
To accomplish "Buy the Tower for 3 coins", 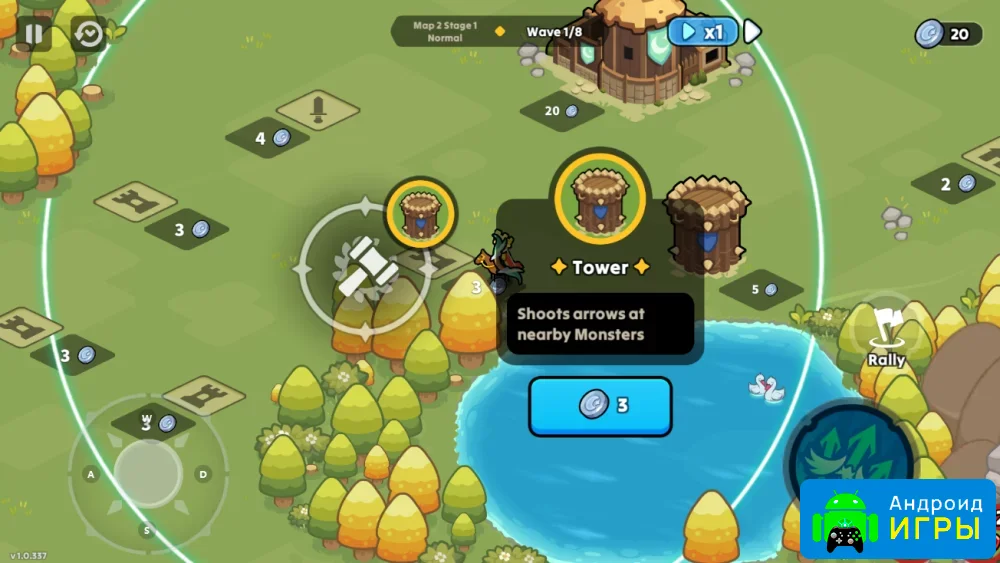I will coord(600,406).
